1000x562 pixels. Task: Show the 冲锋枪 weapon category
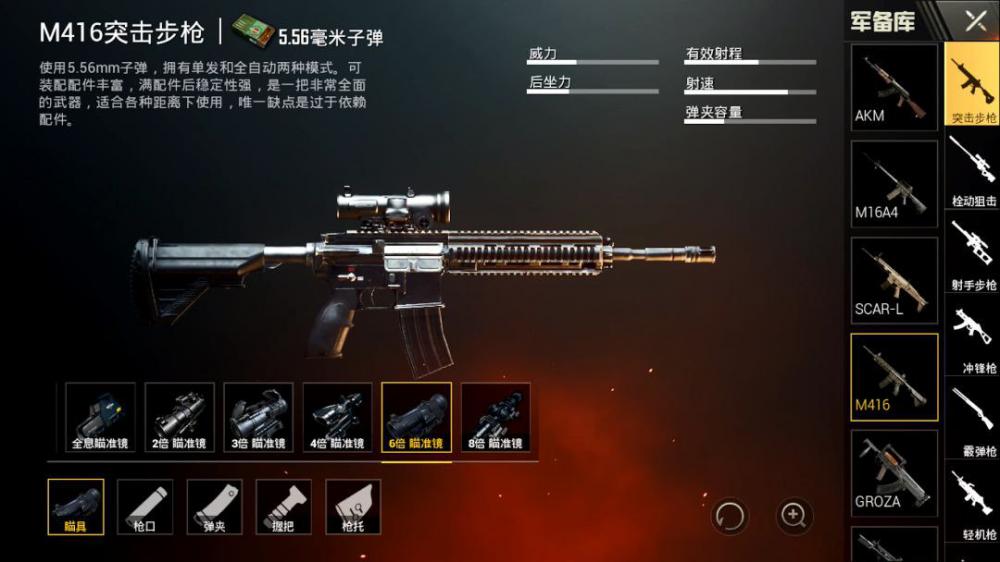coord(973,338)
